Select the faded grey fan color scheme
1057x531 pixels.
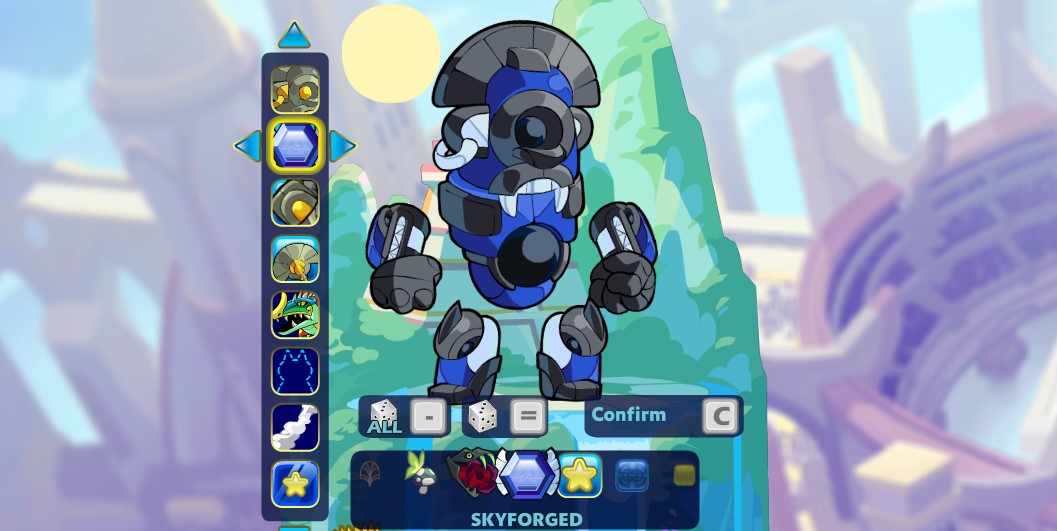coord(370,473)
